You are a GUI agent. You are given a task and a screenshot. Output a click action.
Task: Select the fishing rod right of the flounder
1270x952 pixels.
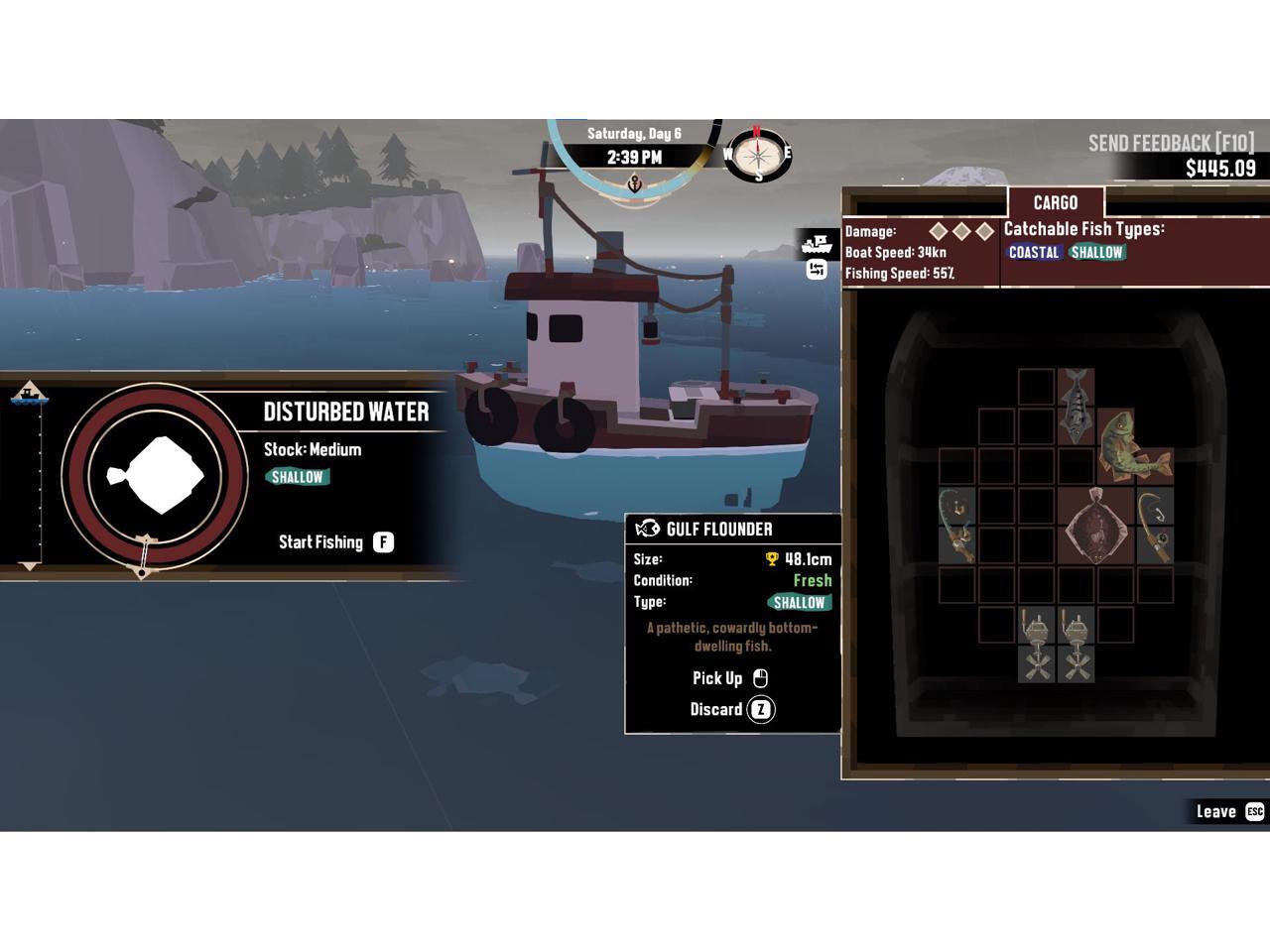[1155, 526]
